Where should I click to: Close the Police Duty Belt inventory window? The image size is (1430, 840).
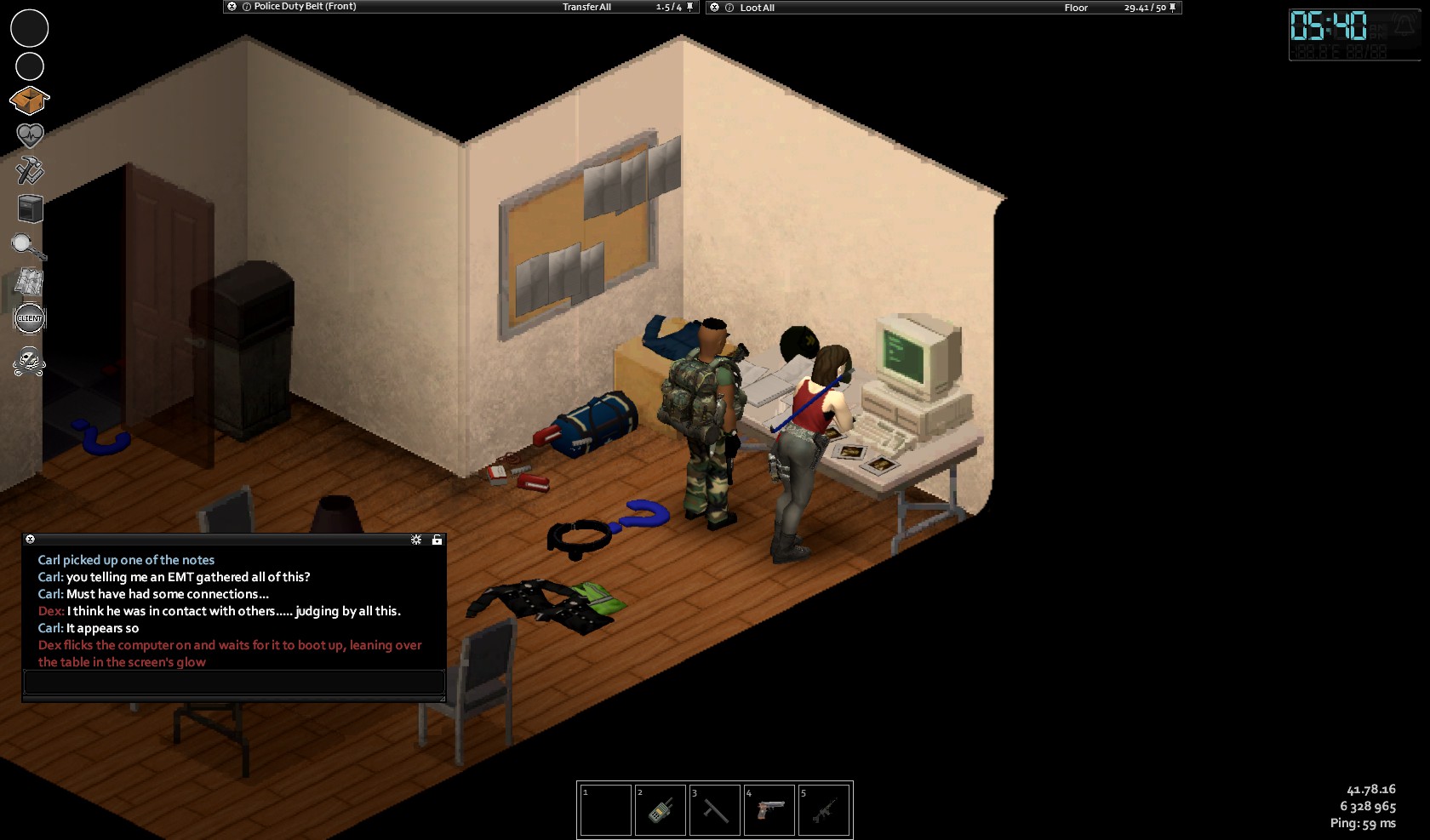(232, 7)
